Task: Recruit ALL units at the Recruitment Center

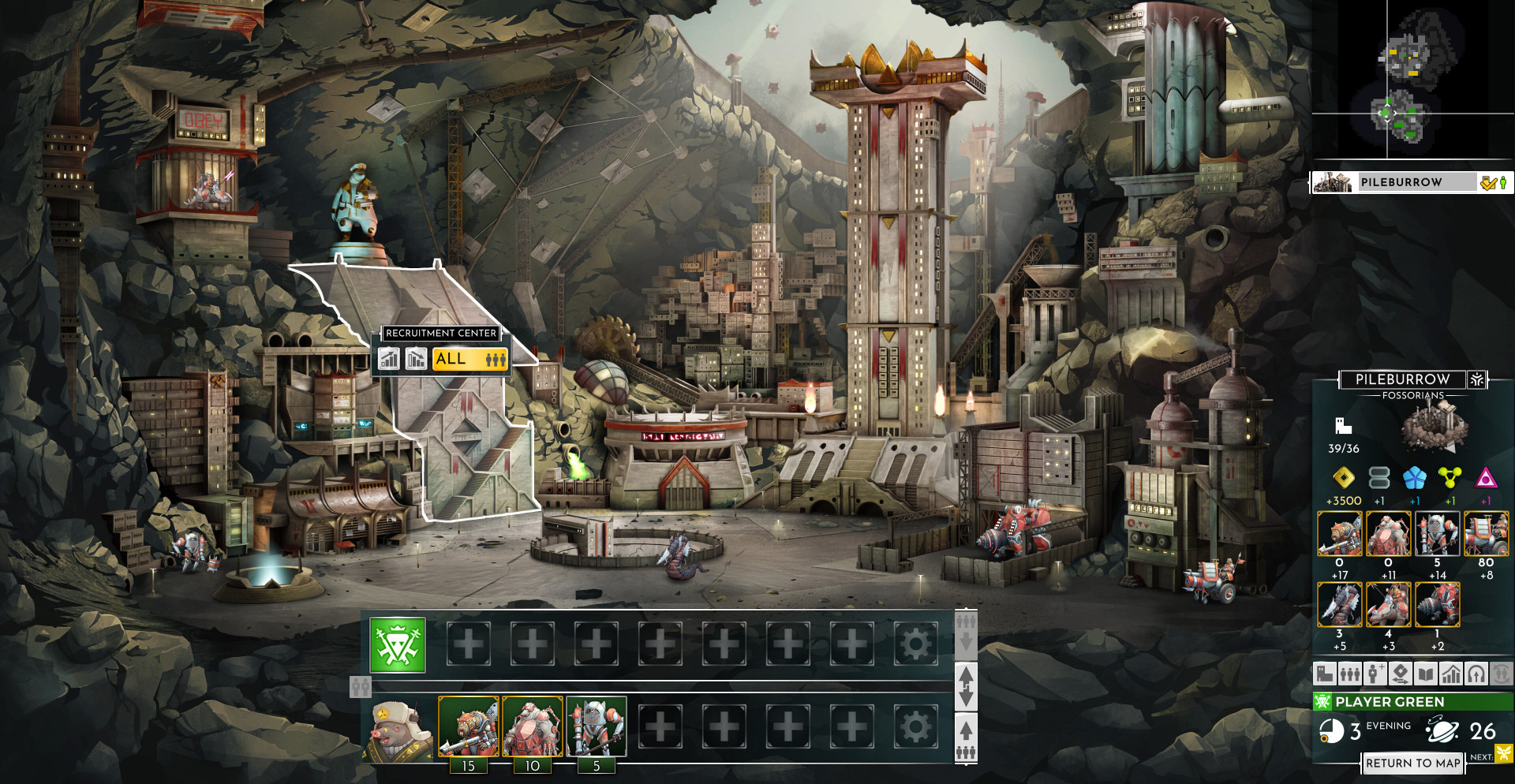Action: pos(469,359)
